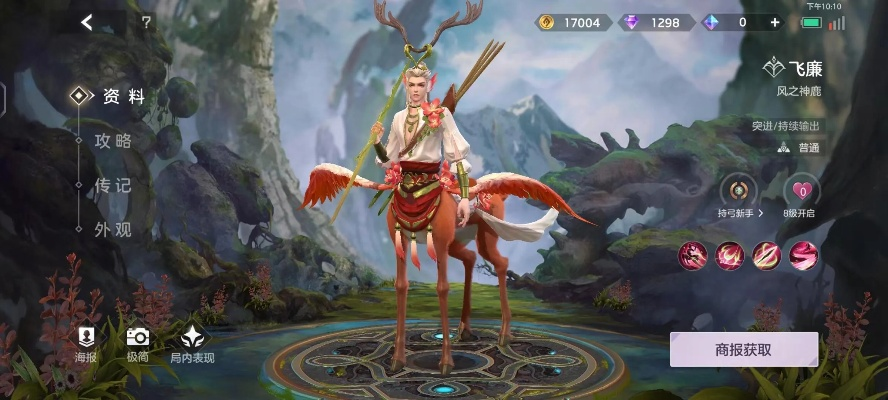
Task: Open the question mark help
Action: 146,22
